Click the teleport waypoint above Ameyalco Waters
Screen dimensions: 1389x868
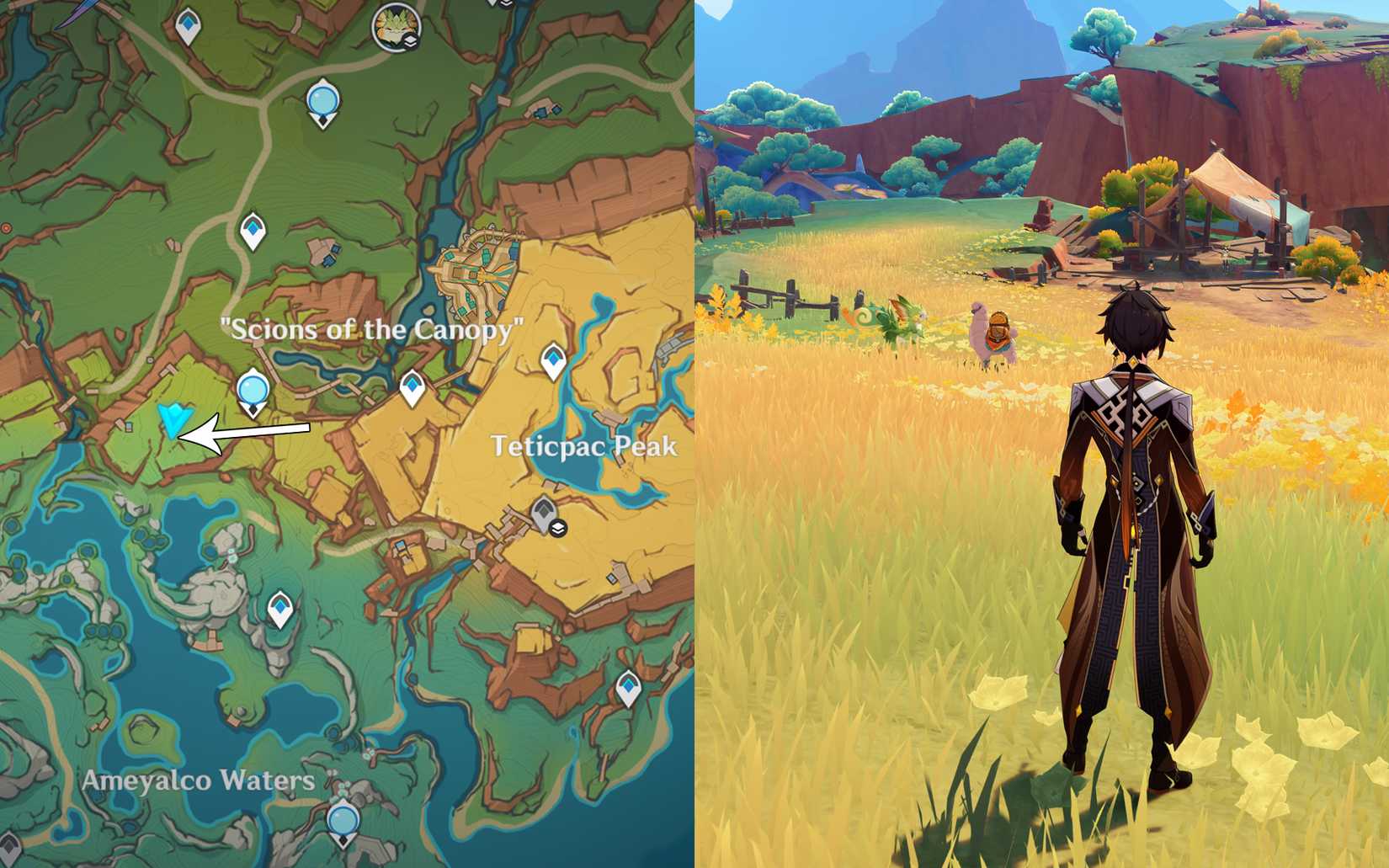tap(279, 608)
